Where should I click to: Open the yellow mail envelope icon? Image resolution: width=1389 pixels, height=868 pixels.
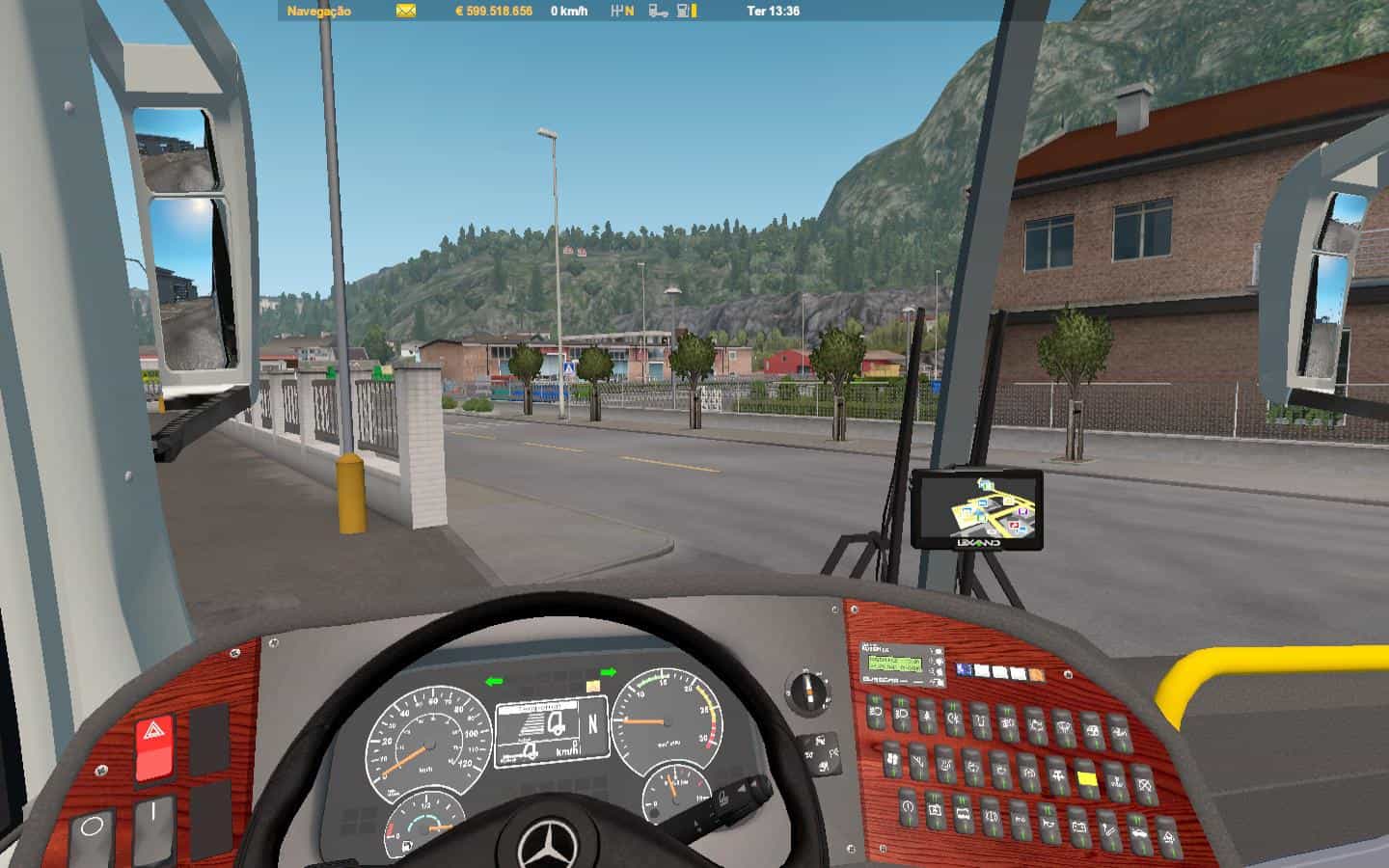(x=406, y=12)
